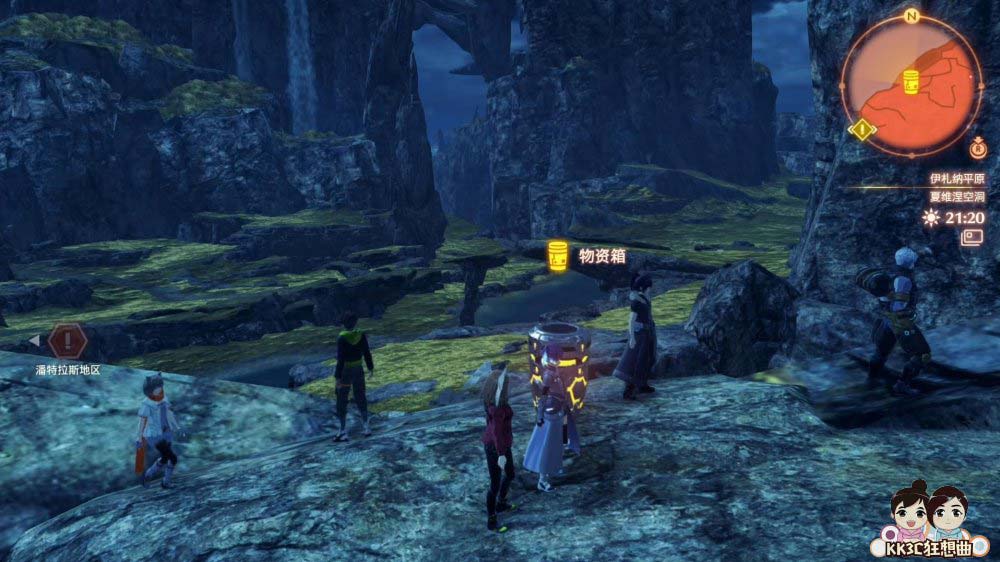Image resolution: width=1000 pixels, height=562 pixels.
Task: Click the screen icon below the clock
Action: (972, 237)
